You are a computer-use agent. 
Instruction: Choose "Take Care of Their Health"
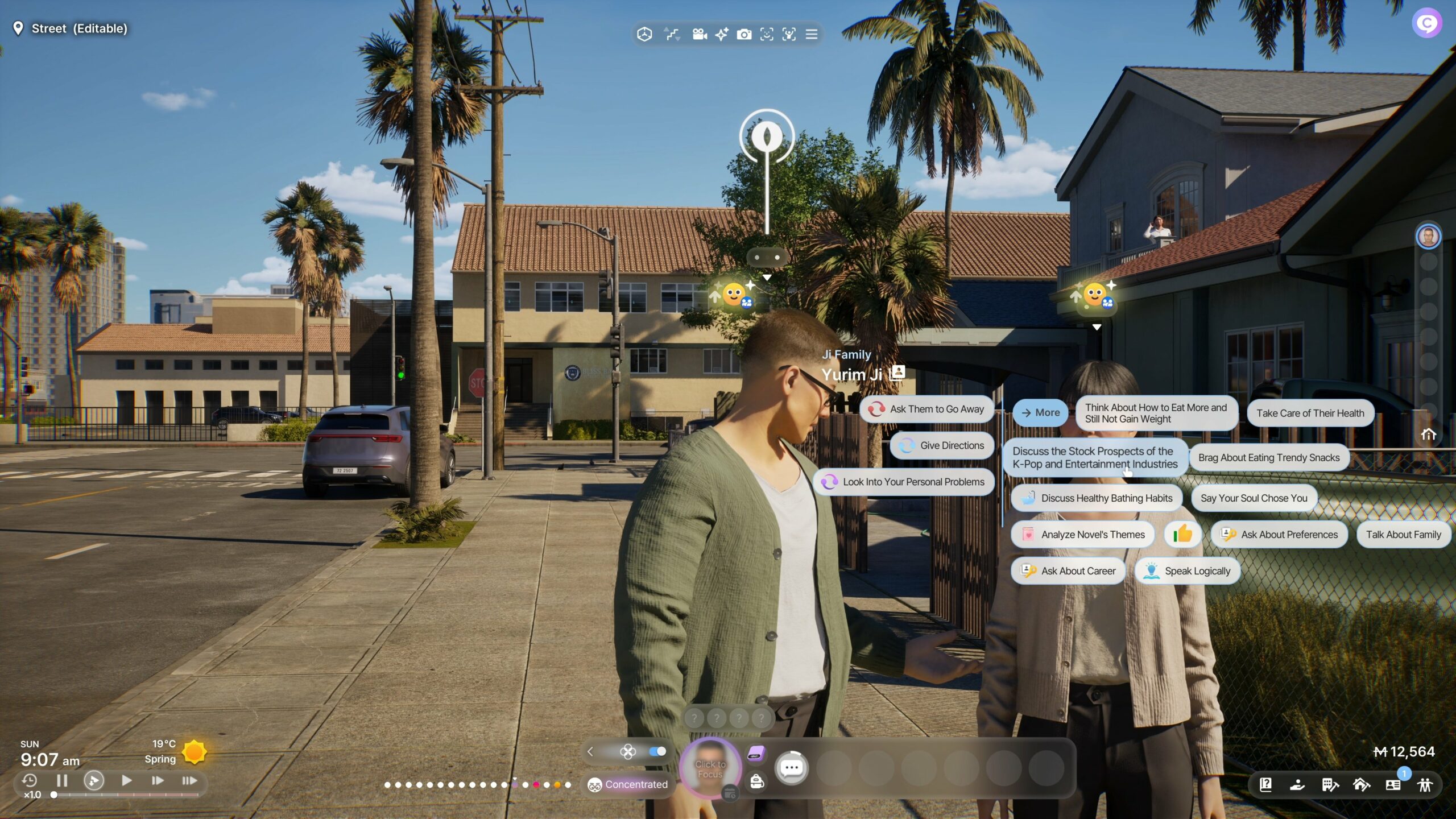[1310, 413]
